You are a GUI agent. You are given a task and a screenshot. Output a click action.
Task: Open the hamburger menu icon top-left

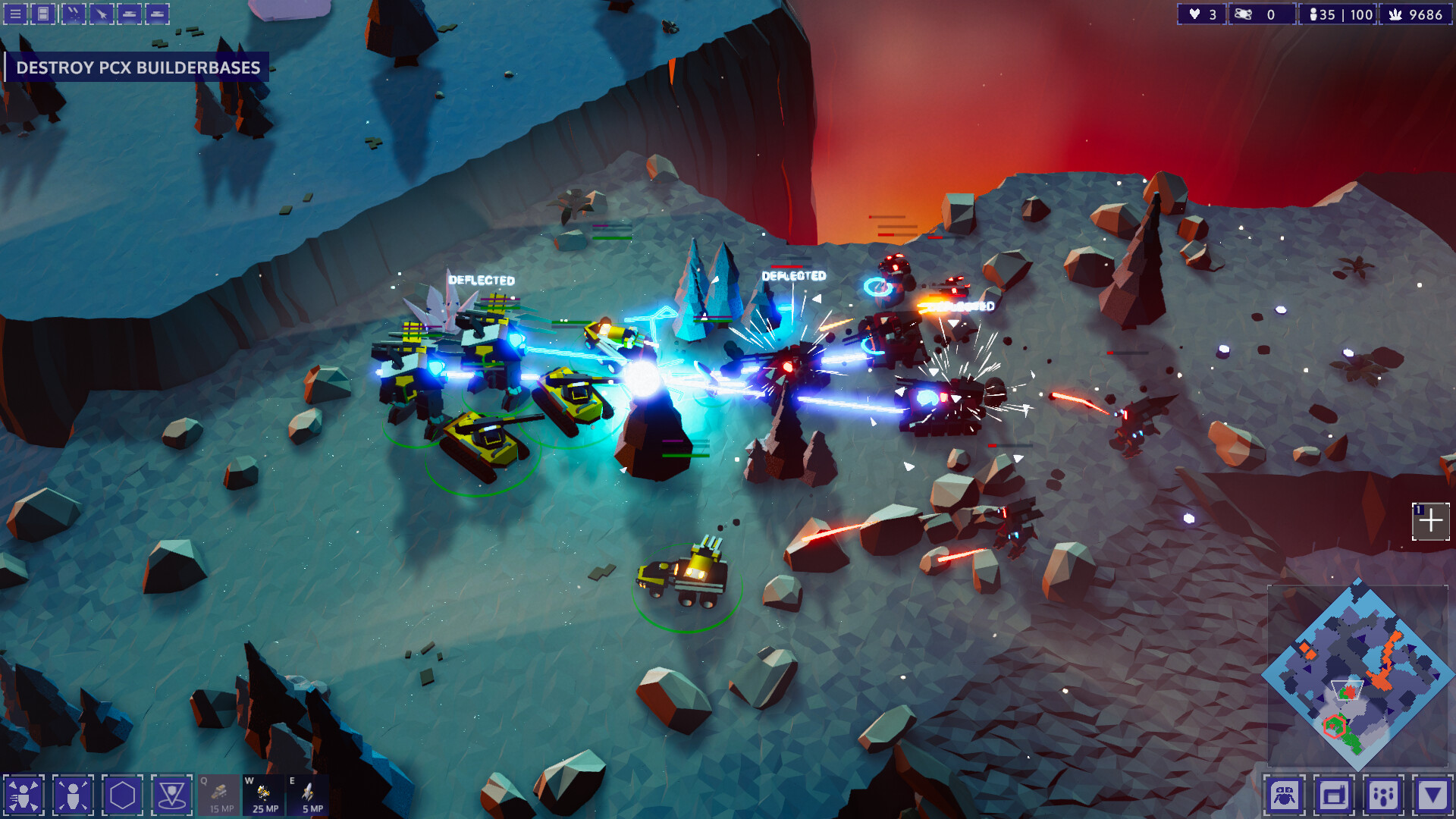[15, 13]
